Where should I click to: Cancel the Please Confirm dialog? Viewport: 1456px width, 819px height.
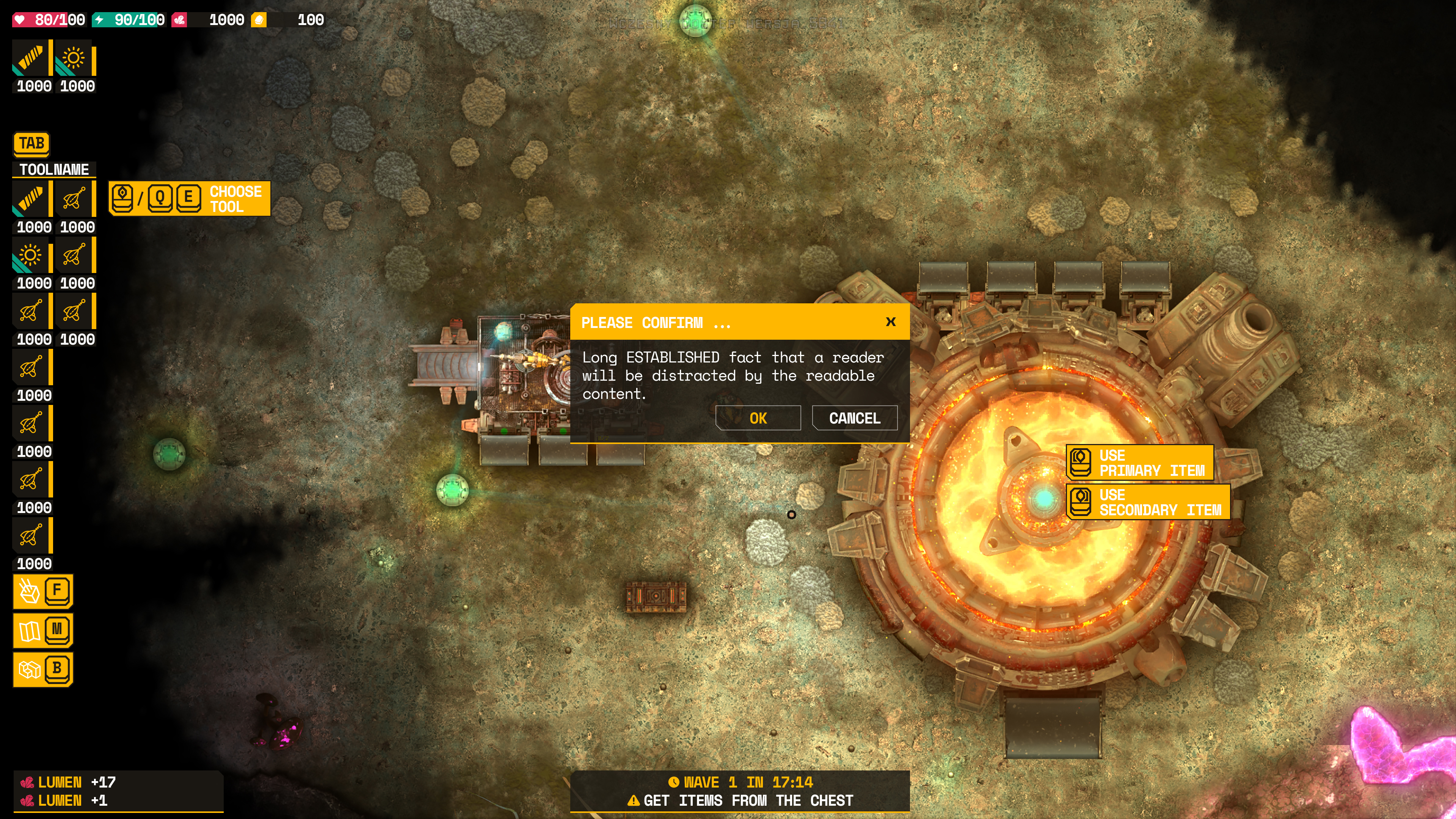pos(854,418)
